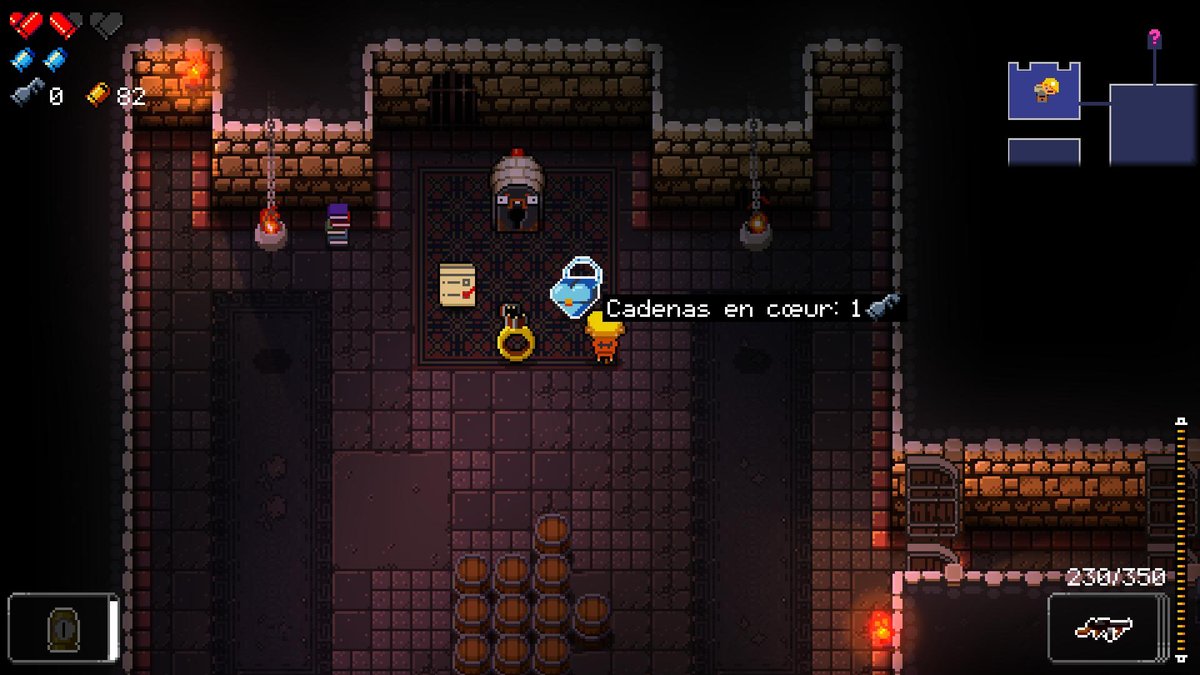Click the equipped gun slot
The image size is (1200, 675).
pyautogui.click(x=1106, y=628)
